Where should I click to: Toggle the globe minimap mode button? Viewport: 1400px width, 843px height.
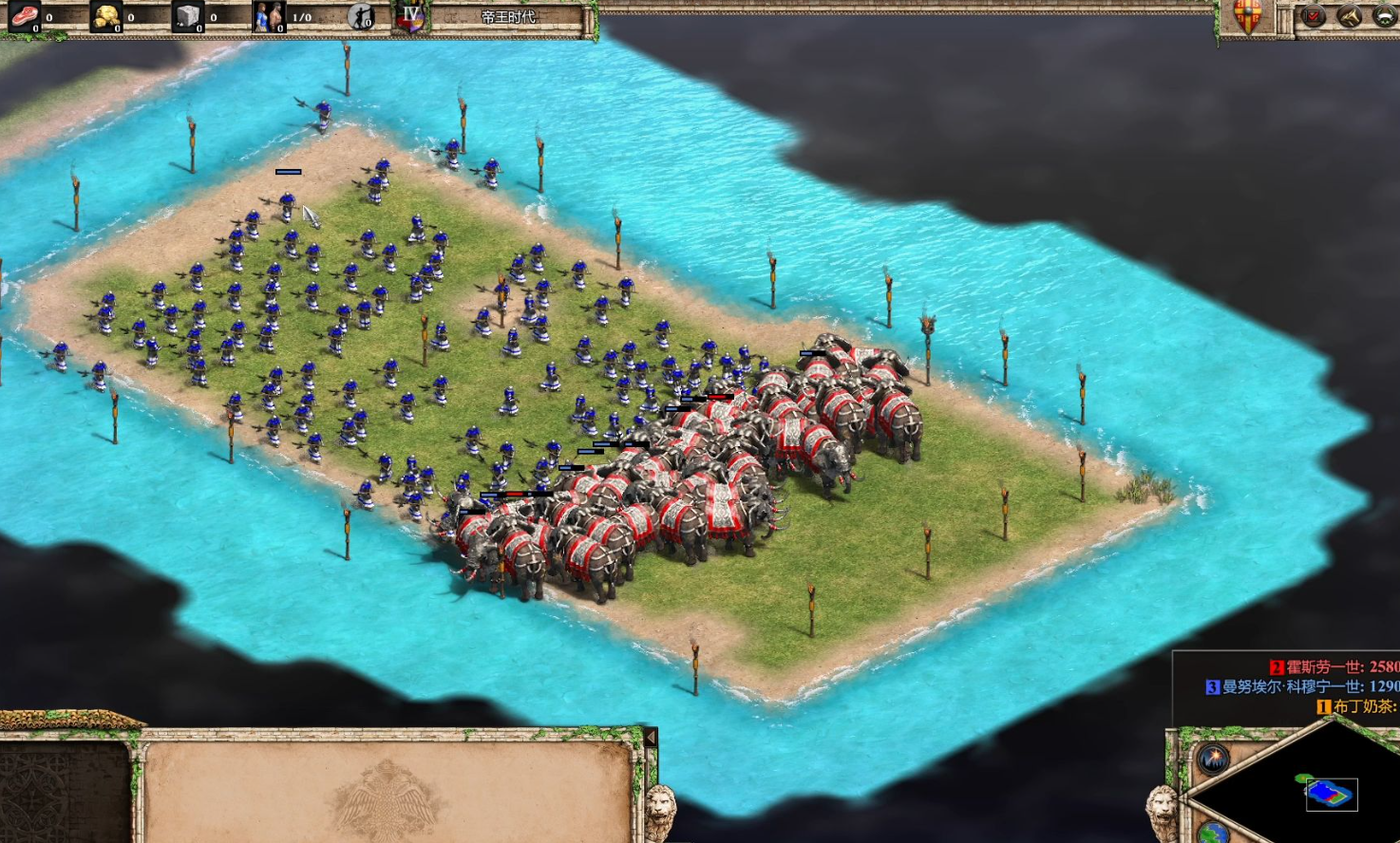tap(1213, 833)
